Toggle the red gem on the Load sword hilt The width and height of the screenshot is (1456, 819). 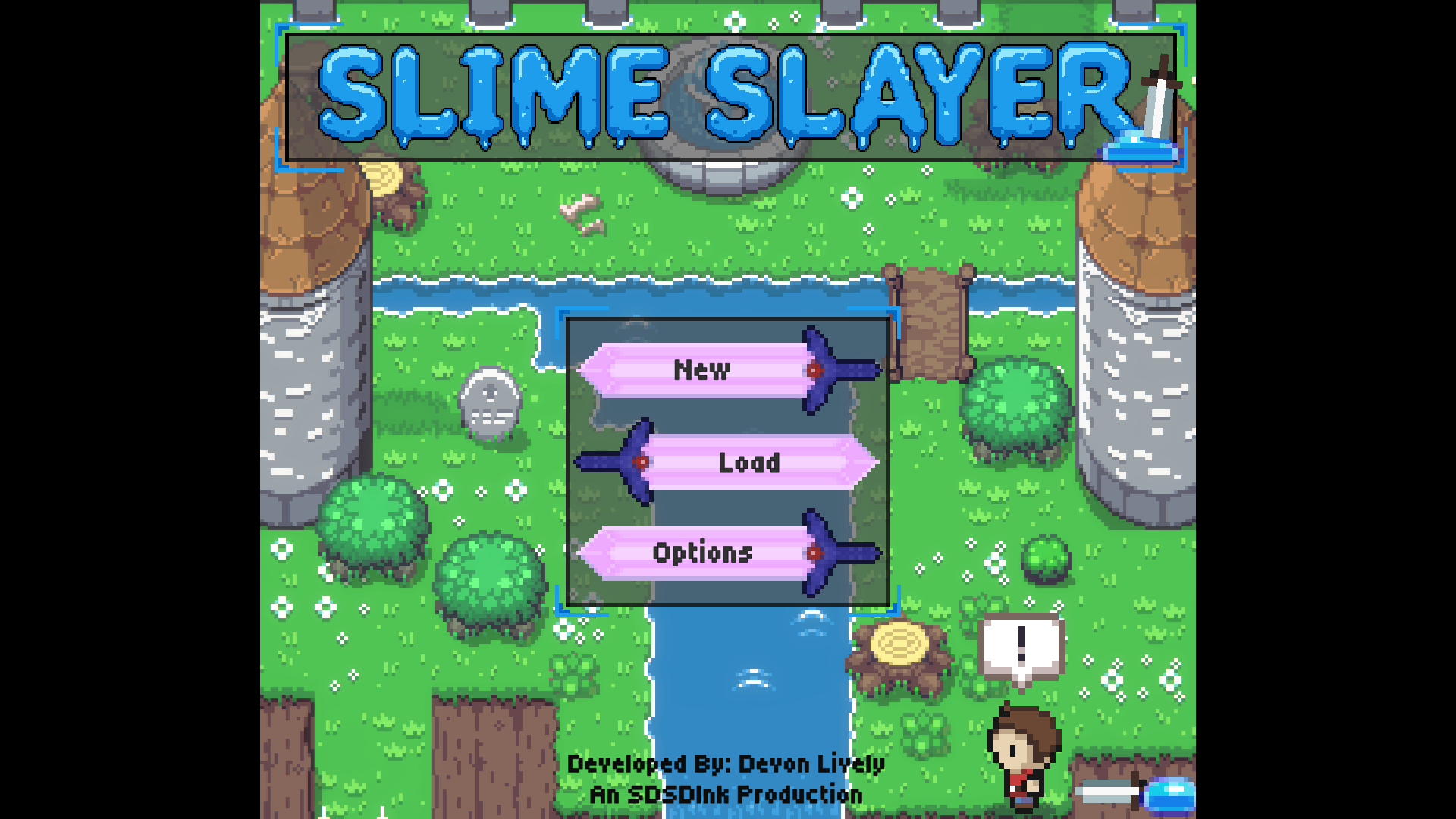(x=641, y=463)
